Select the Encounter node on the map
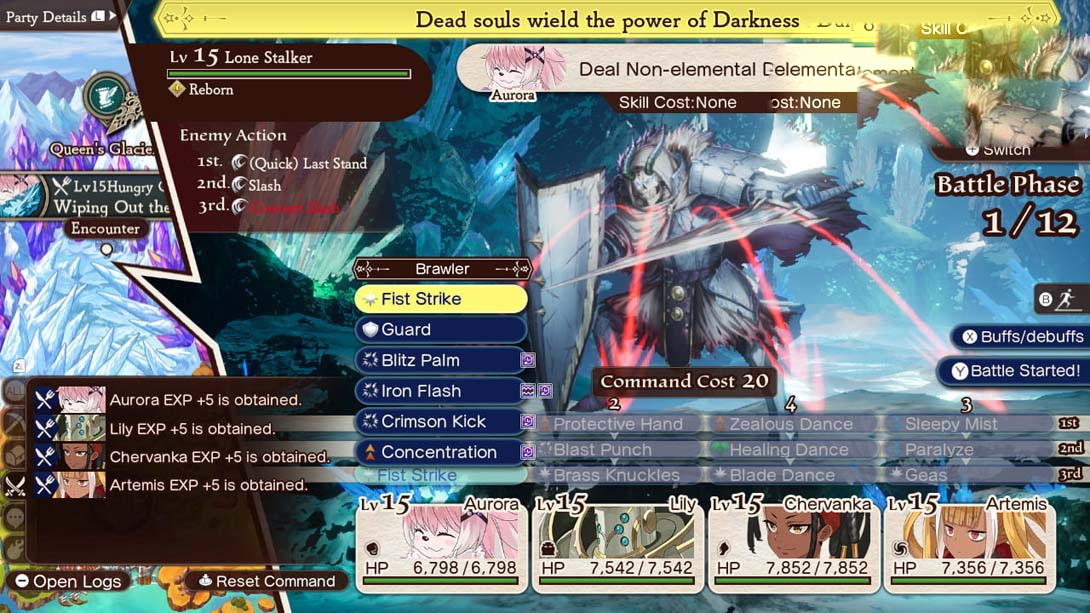Image resolution: width=1090 pixels, height=613 pixels. (x=105, y=229)
